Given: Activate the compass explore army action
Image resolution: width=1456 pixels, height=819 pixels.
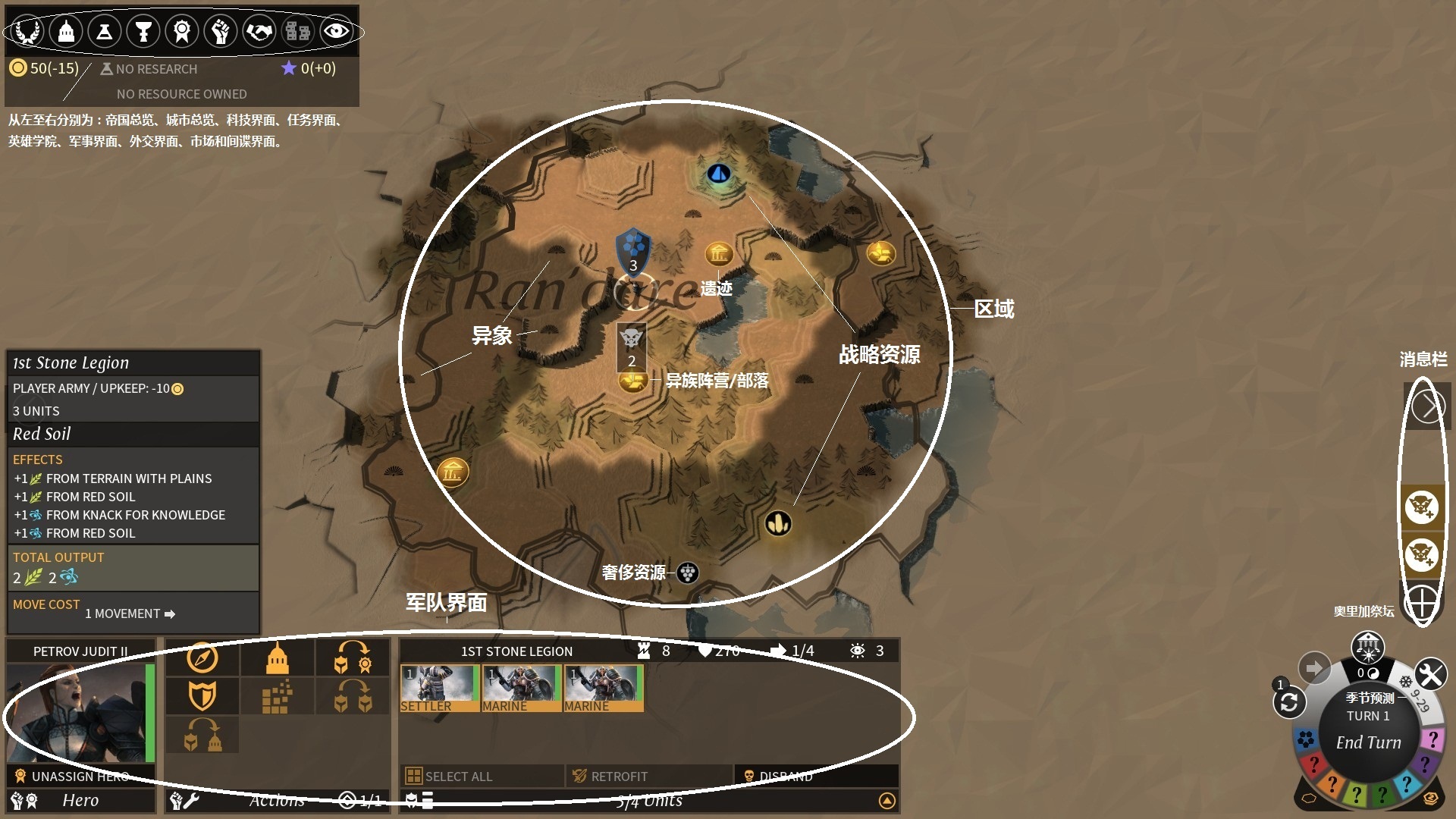Looking at the screenshot, I should coord(202,657).
